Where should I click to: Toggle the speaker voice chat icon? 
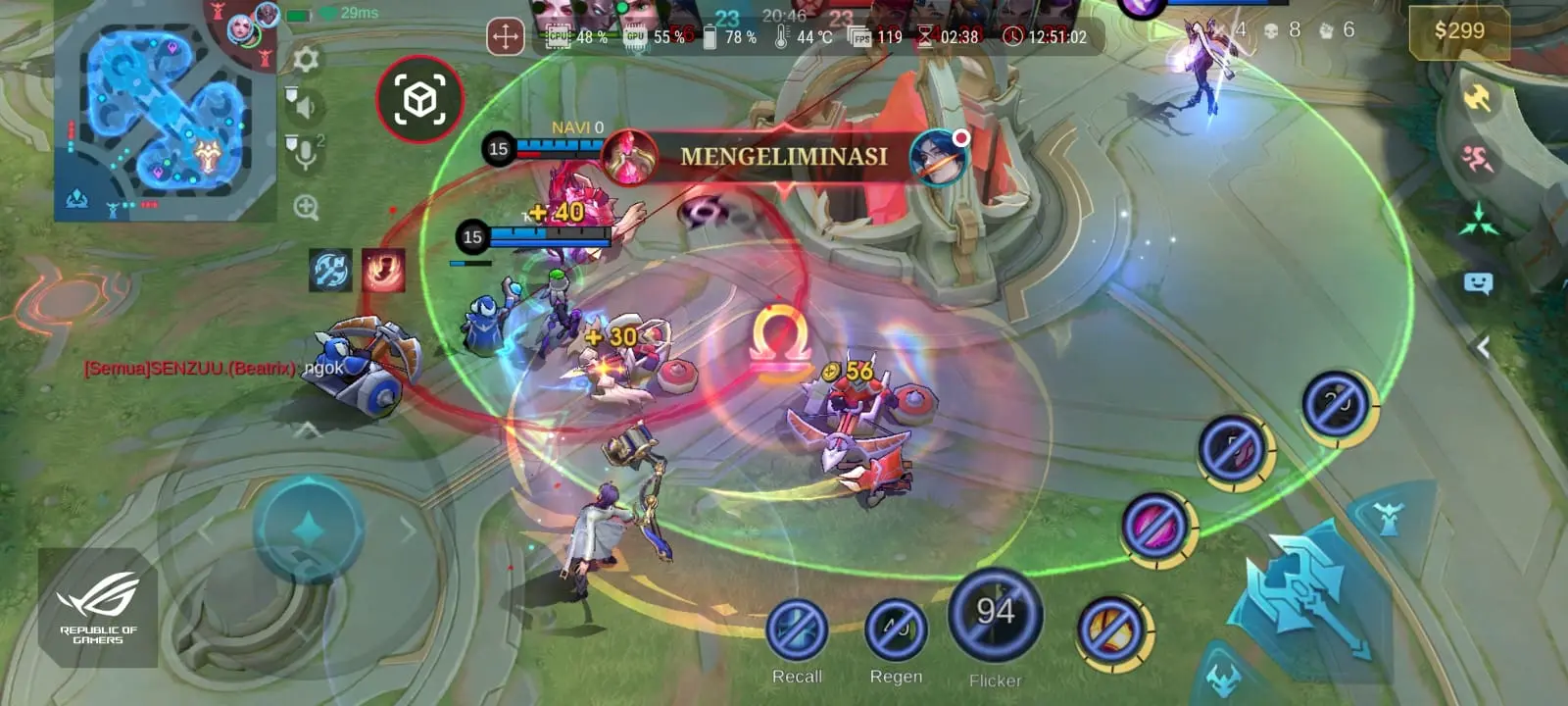[303, 104]
